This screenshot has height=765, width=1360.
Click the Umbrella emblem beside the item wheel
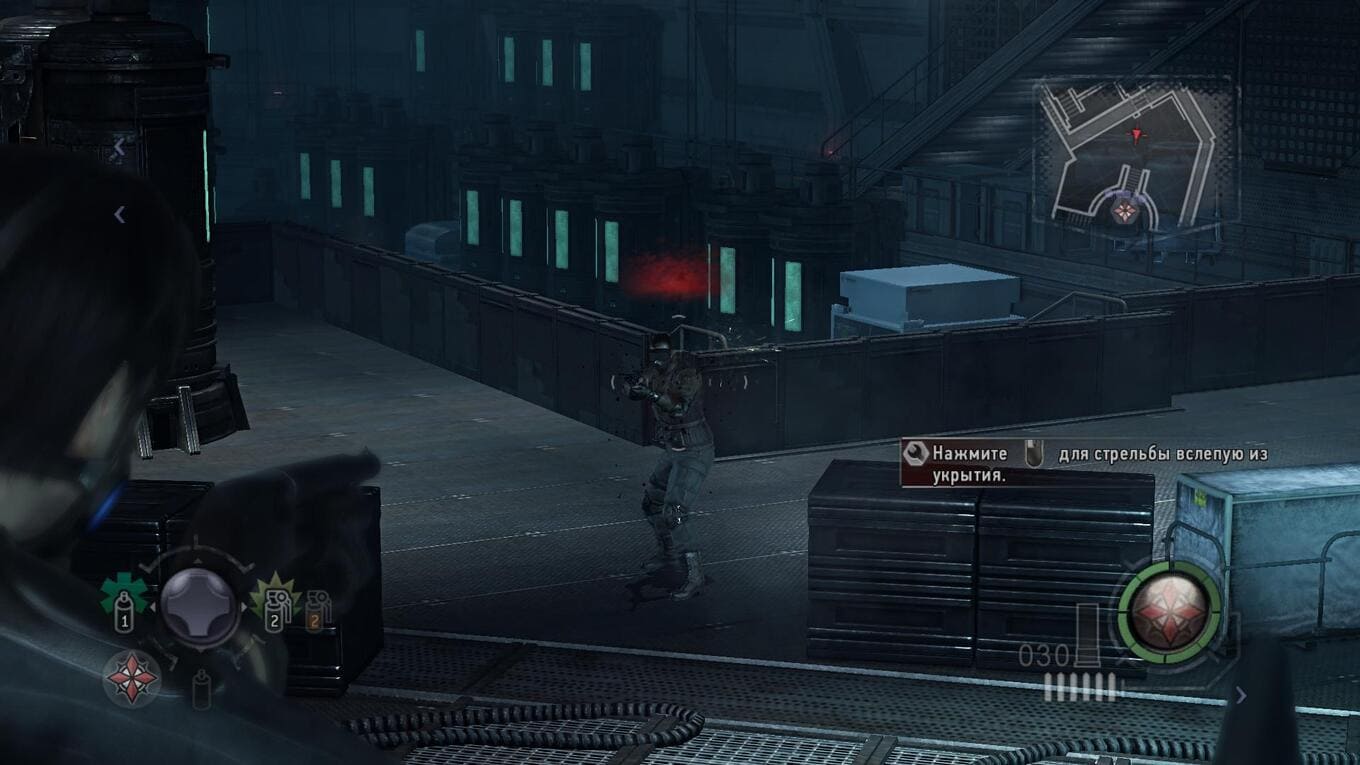pos(132,678)
